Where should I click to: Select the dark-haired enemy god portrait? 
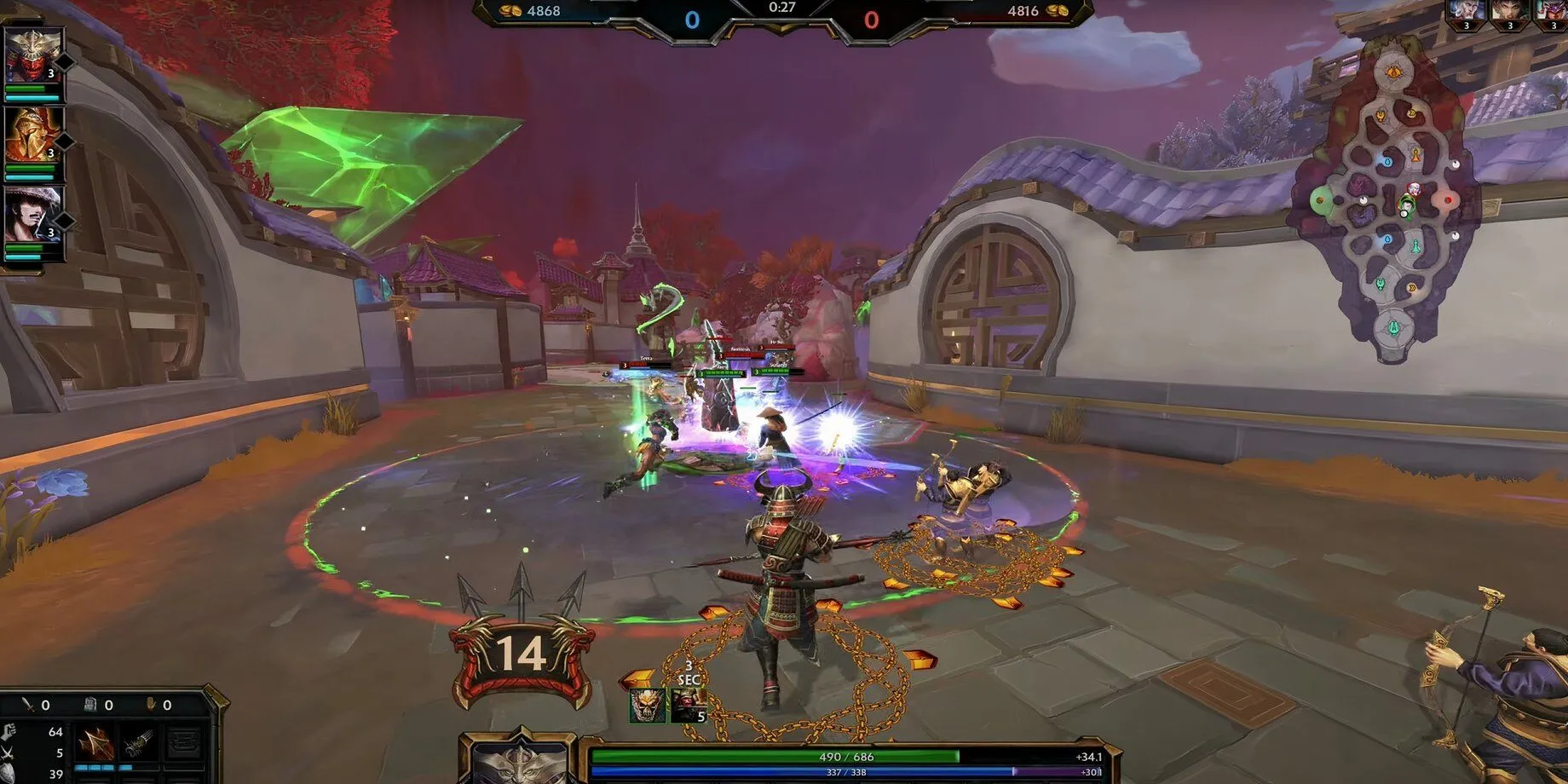tap(1508, 12)
